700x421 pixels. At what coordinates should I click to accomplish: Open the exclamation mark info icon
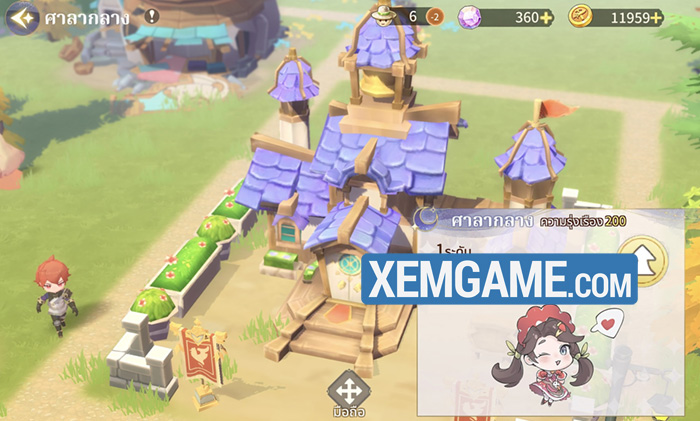point(151,16)
